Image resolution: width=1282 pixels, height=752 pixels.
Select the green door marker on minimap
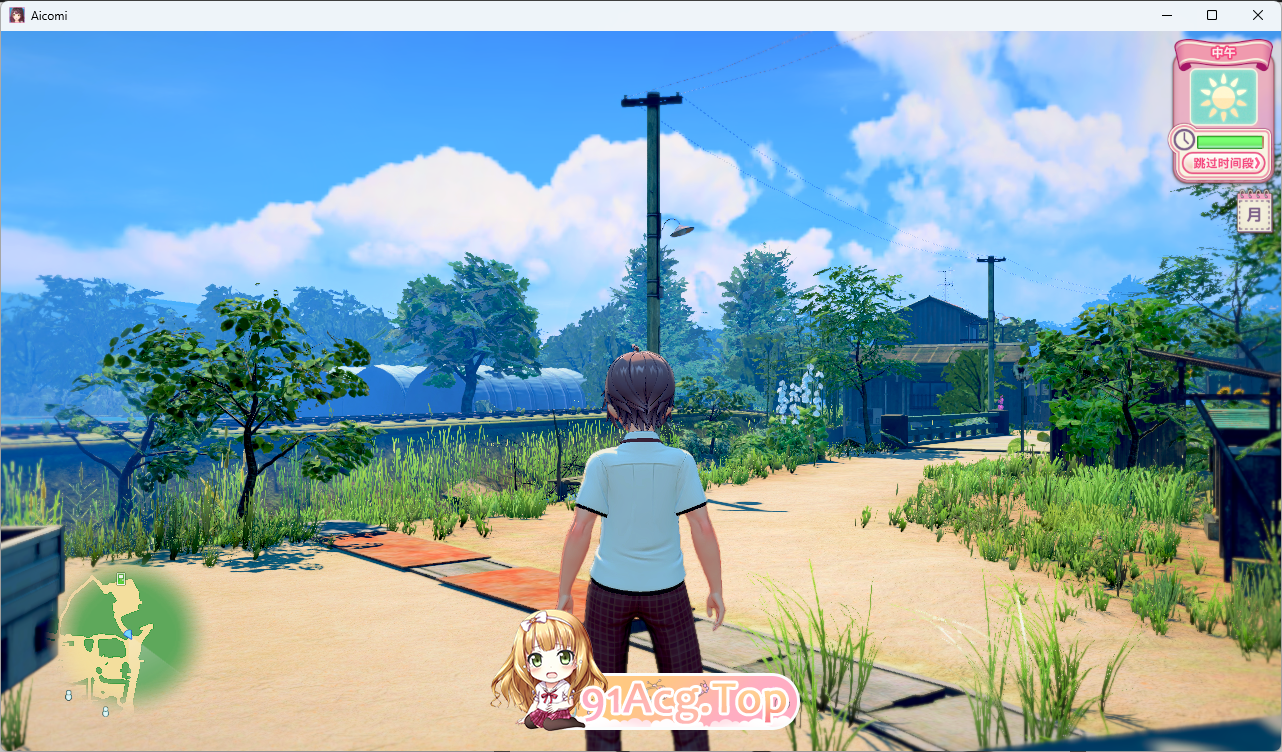coord(121,579)
